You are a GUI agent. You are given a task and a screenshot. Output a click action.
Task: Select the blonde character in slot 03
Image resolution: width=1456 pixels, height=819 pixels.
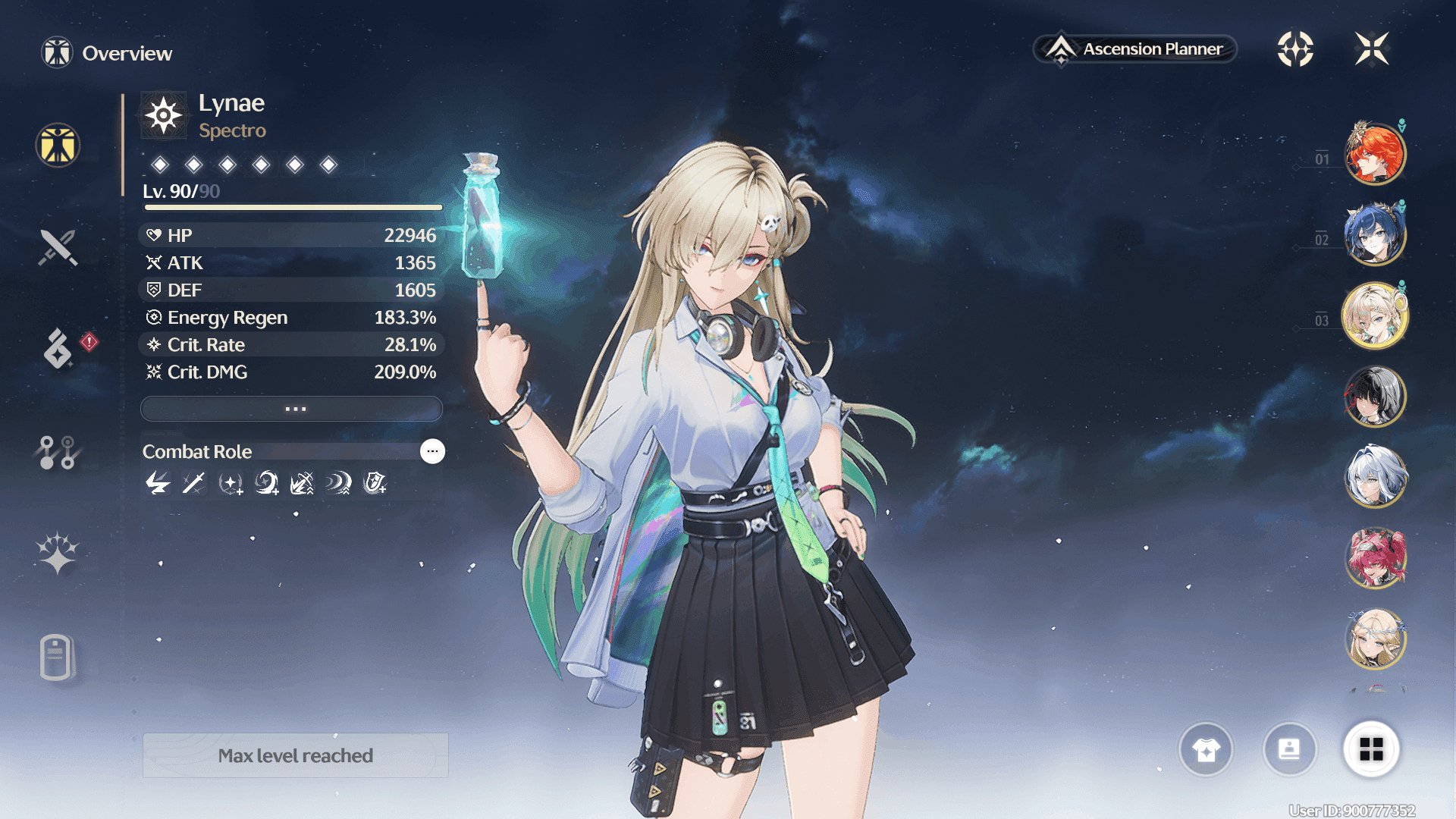[1374, 315]
